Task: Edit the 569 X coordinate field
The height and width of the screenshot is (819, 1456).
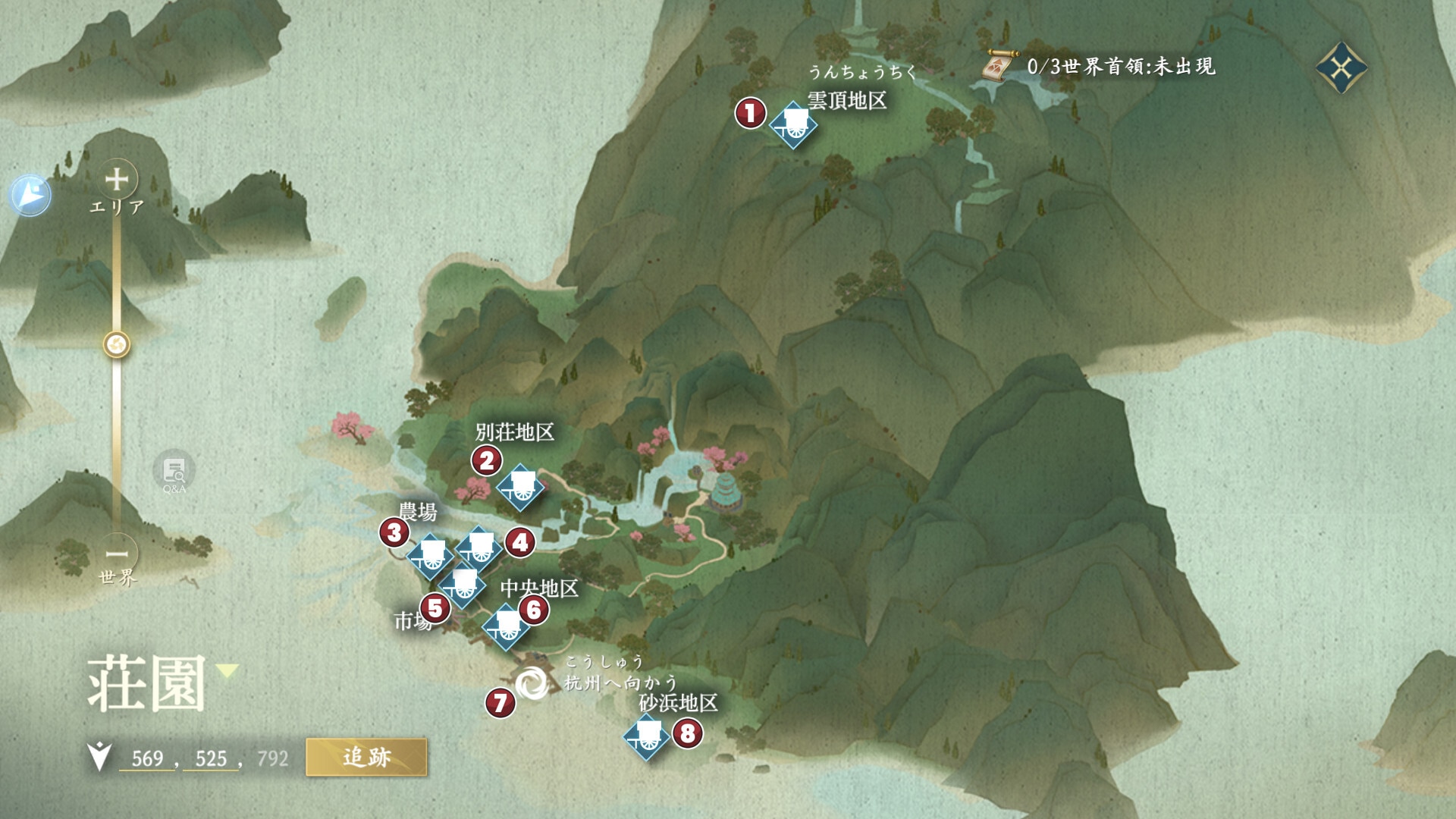Action: tap(147, 758)
